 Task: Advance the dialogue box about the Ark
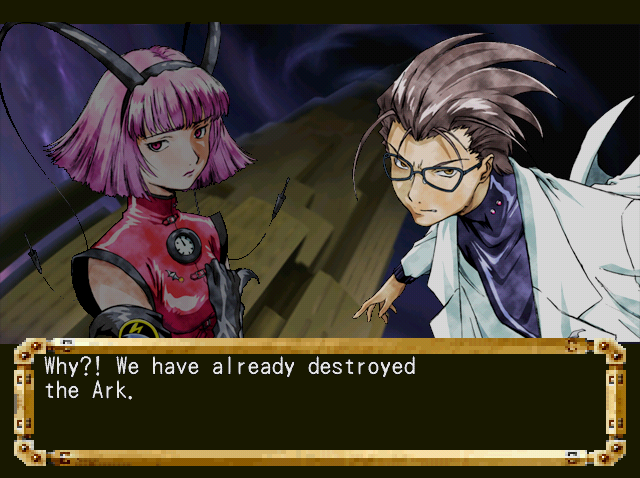320,400
